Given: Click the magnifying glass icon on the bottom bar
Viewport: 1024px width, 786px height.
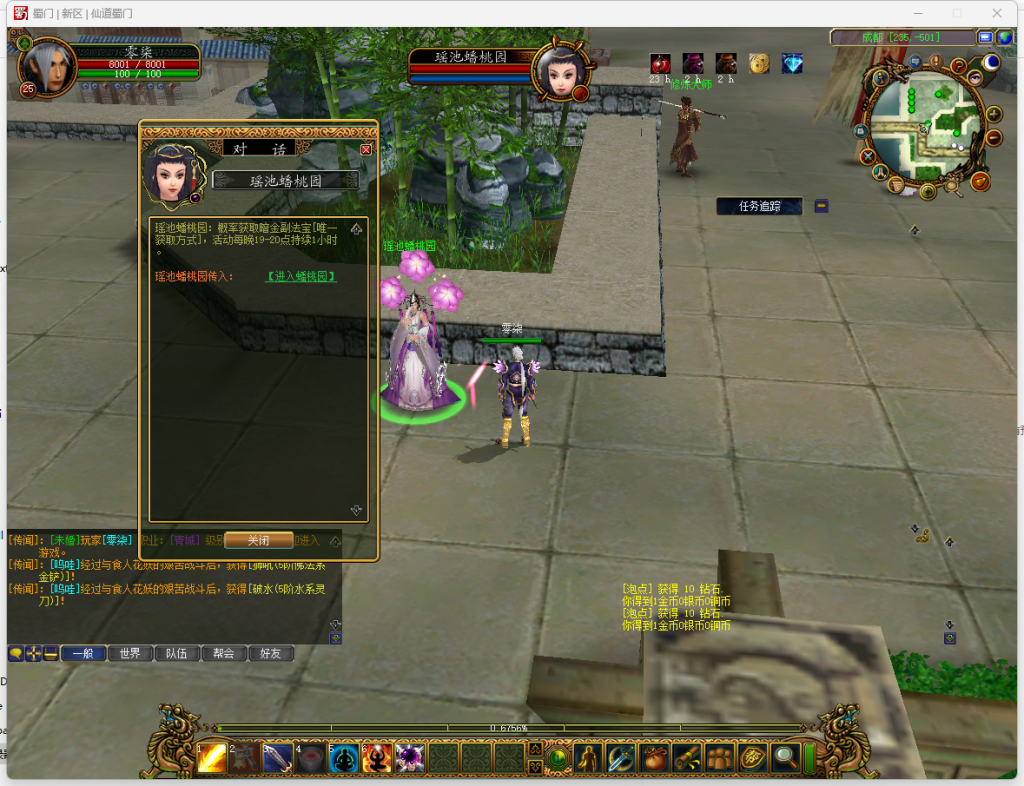Looking at the screenshot, I should 786,758.
